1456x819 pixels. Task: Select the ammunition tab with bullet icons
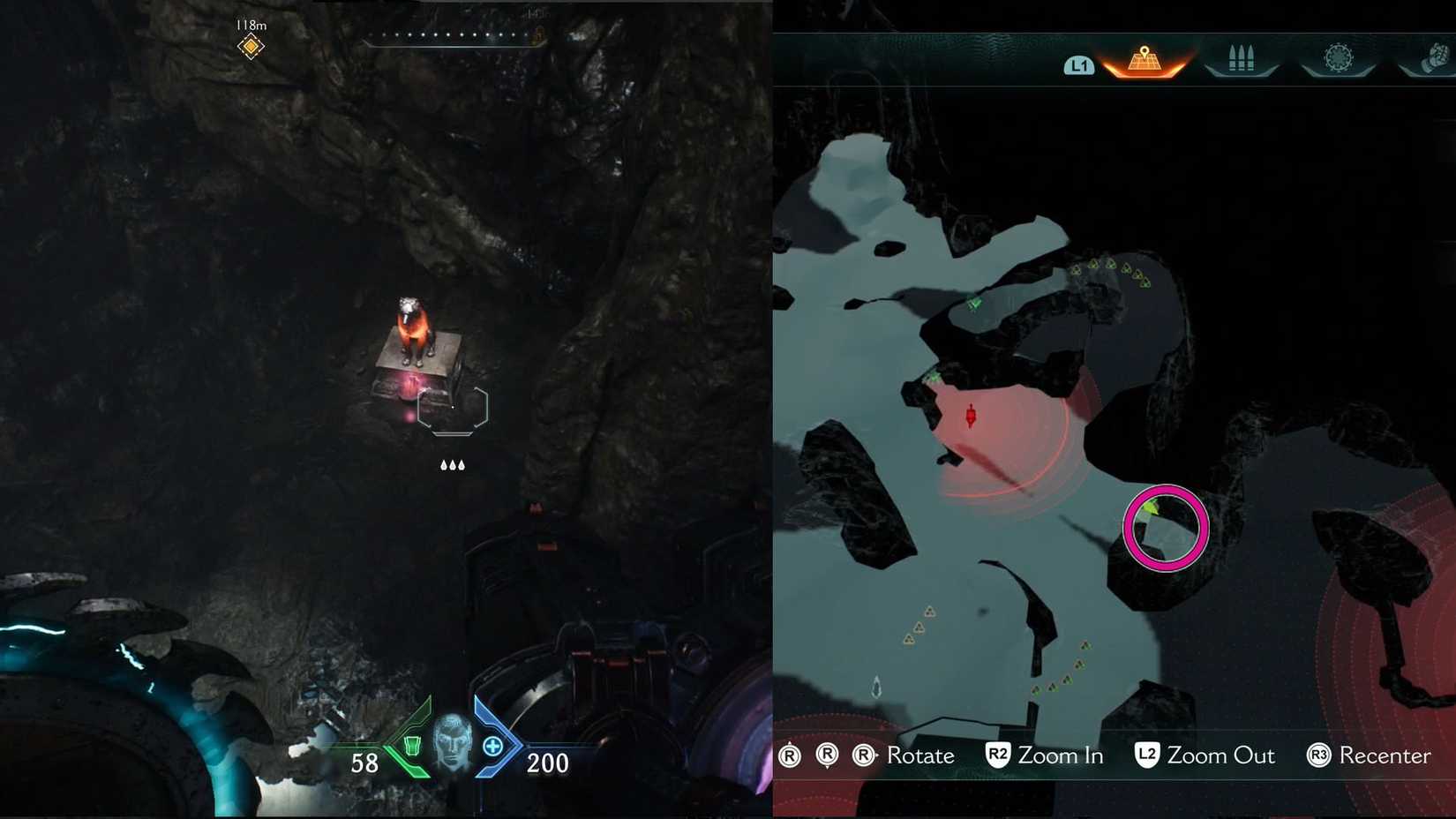click(x=1242, y=57)
